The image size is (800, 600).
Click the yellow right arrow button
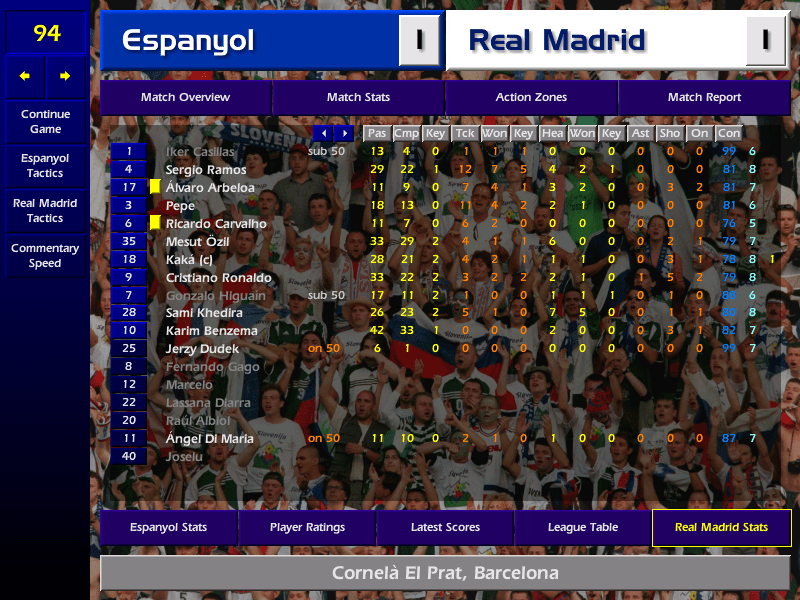pos(65,76)
